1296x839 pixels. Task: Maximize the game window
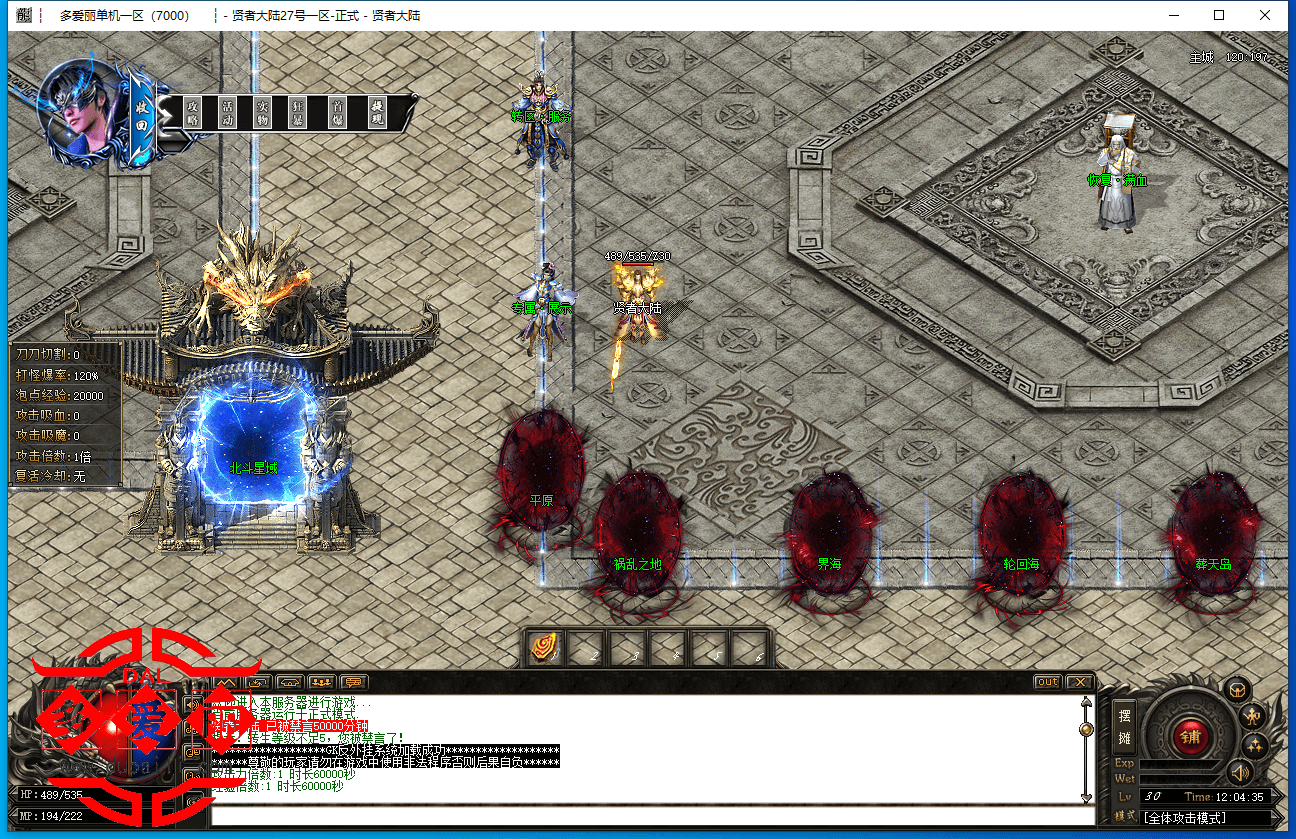click(x=1219, y=15)
